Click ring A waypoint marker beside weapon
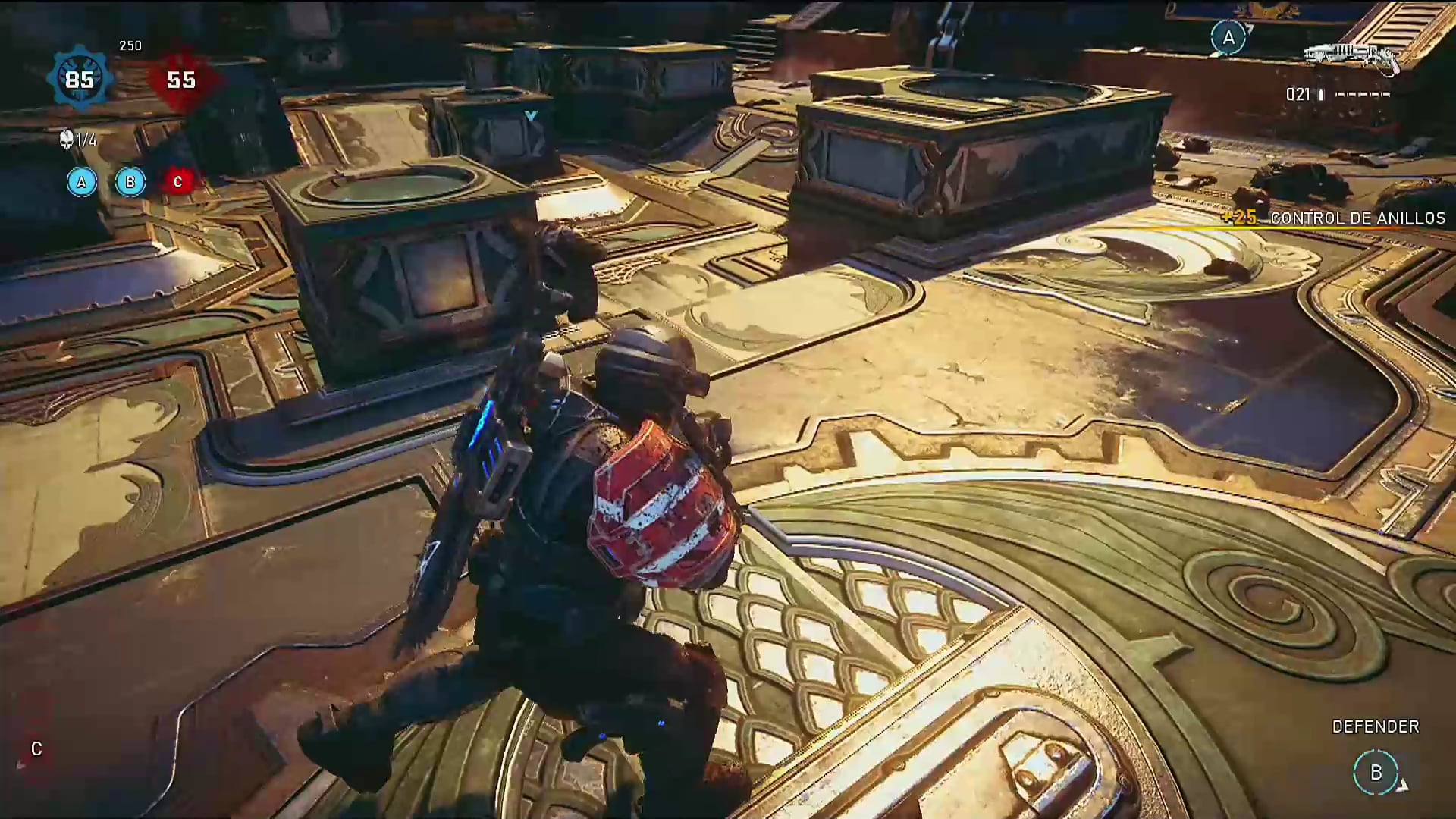This screenshot has width=1456, height=819. (x=1228, y=37)
